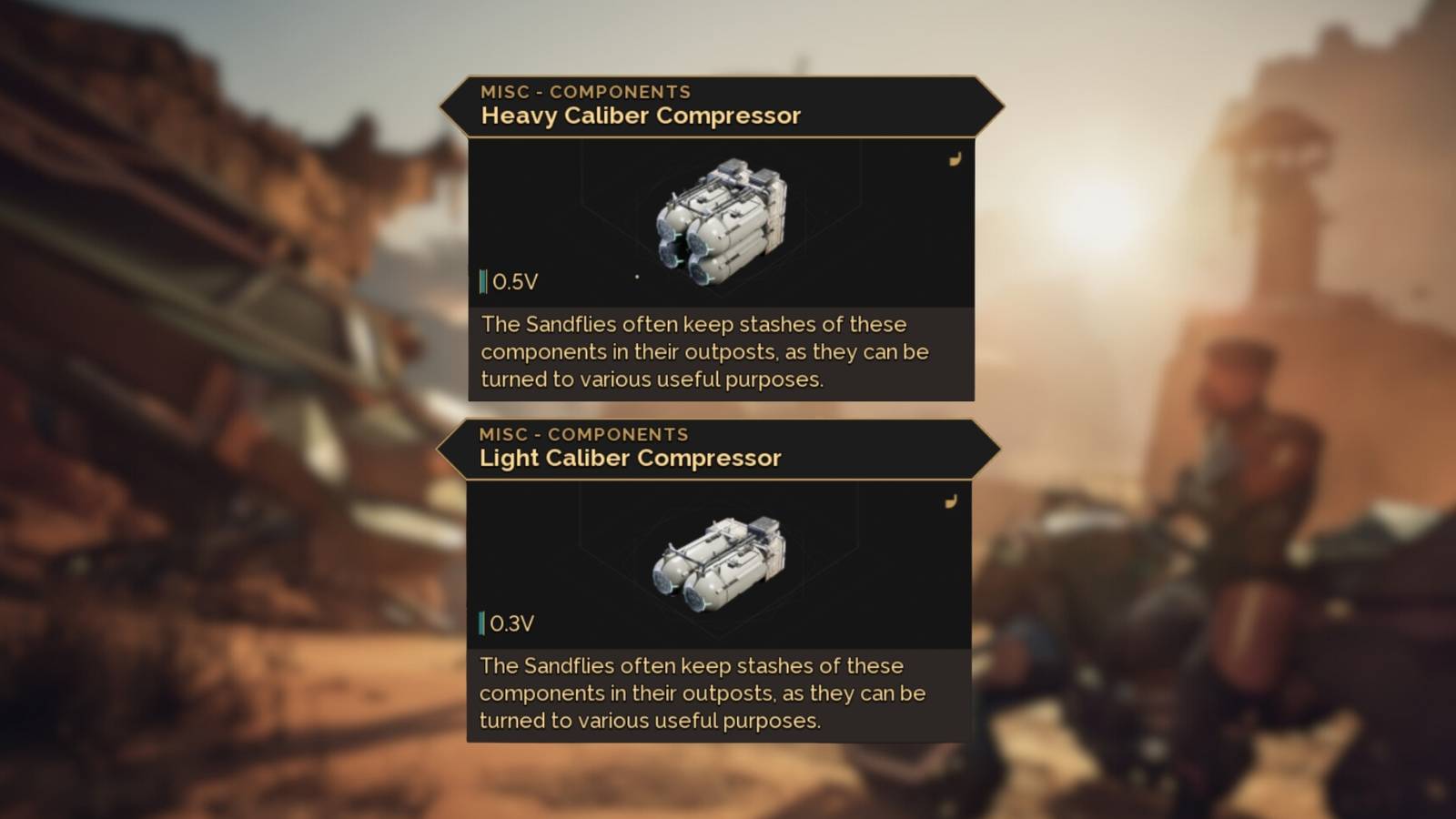The image size is (1456, 819).
Task: Expand the Heavy Caliber Compressor description panel
Action: coord(719,352)
